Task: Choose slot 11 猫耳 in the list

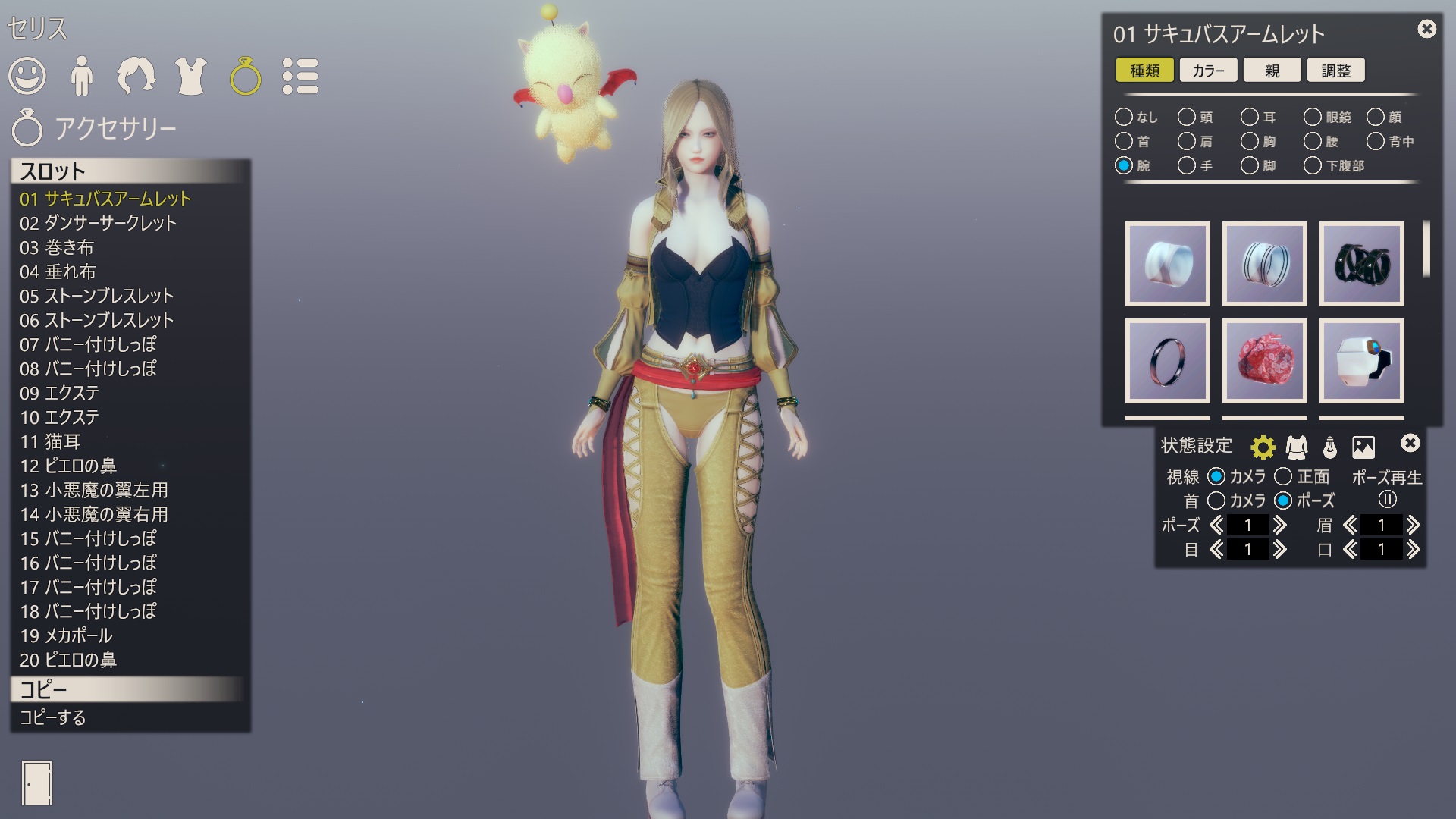Action: [x=51, y=441]
